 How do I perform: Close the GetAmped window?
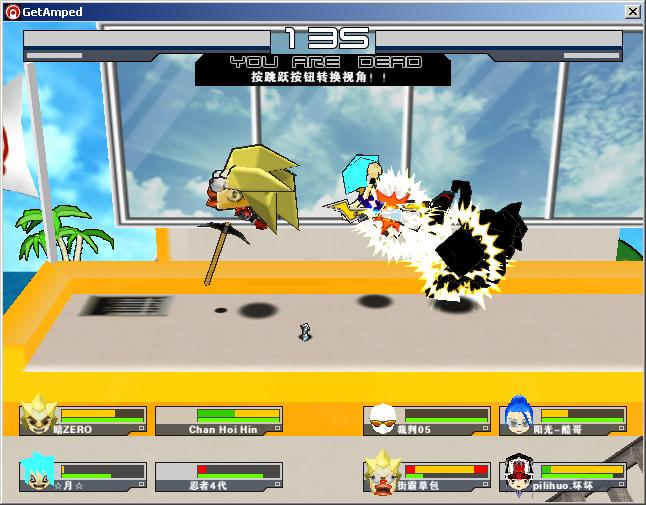tap(632, 11)
